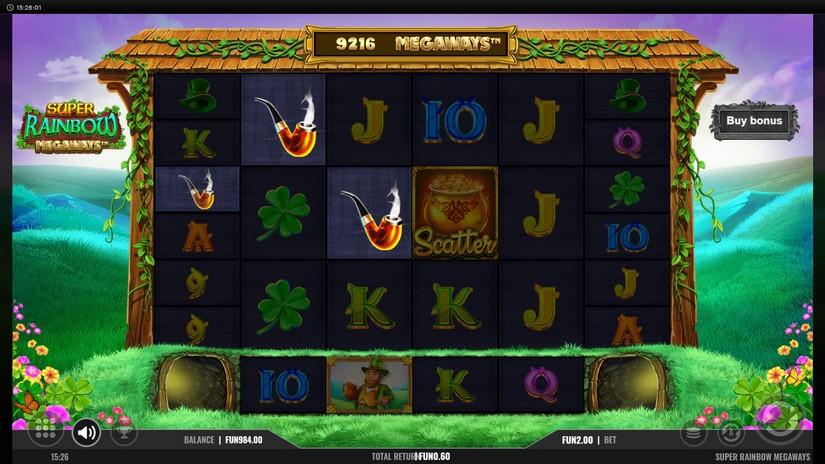
Task: Activate the autoplay button
Action: (x=732, y=433)
